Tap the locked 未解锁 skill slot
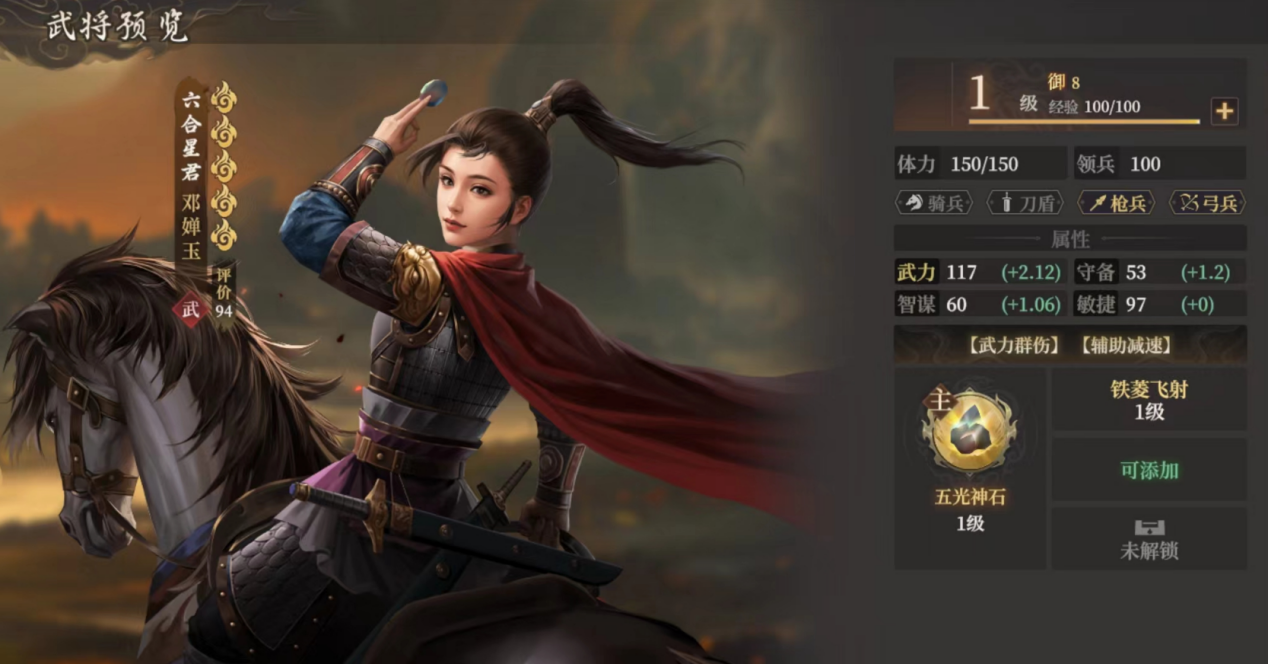The width and height of the screenshot is (1268, 664). tap(1149, 540)
